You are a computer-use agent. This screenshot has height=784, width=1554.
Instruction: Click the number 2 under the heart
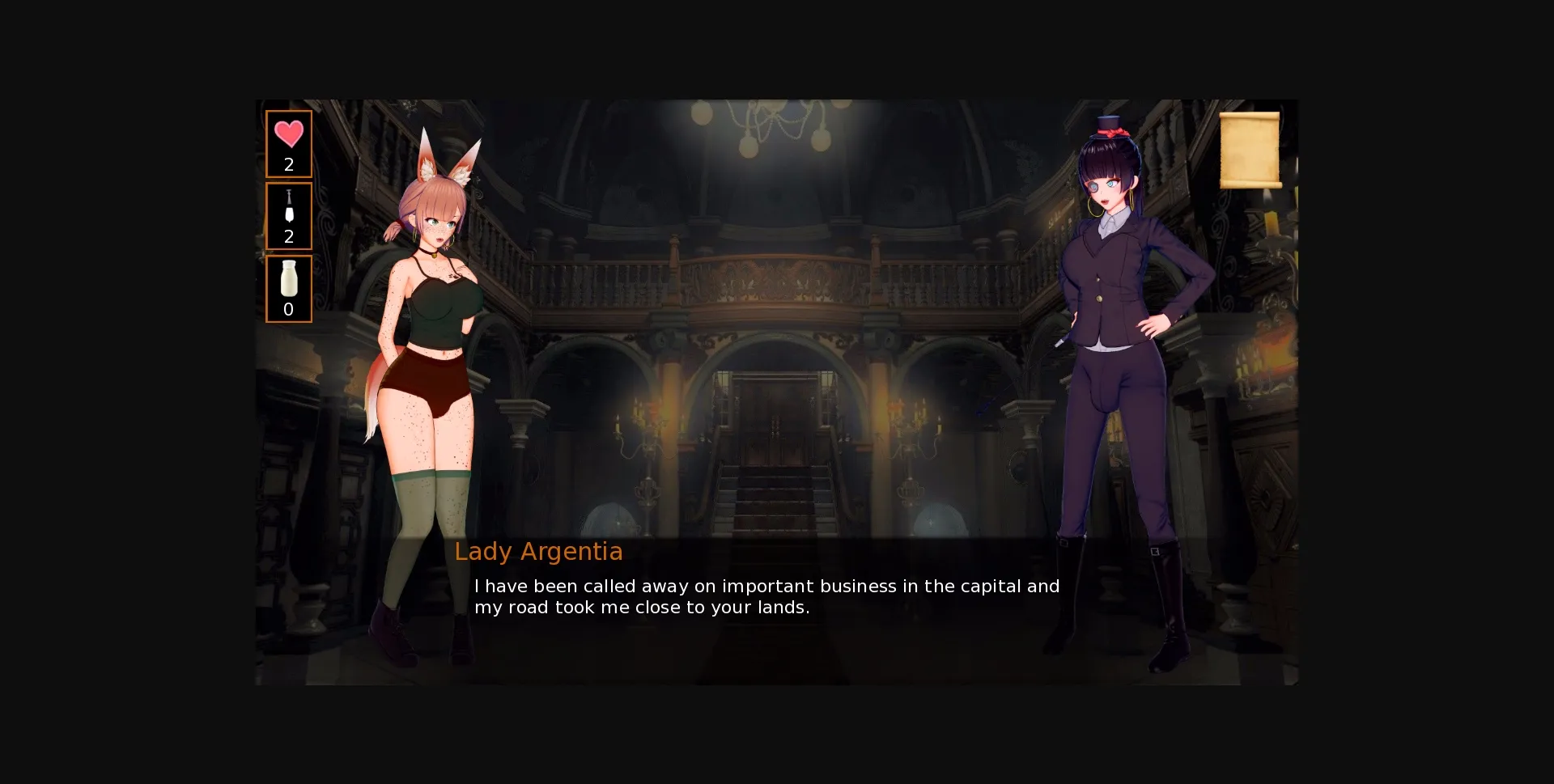click(288, 165)
